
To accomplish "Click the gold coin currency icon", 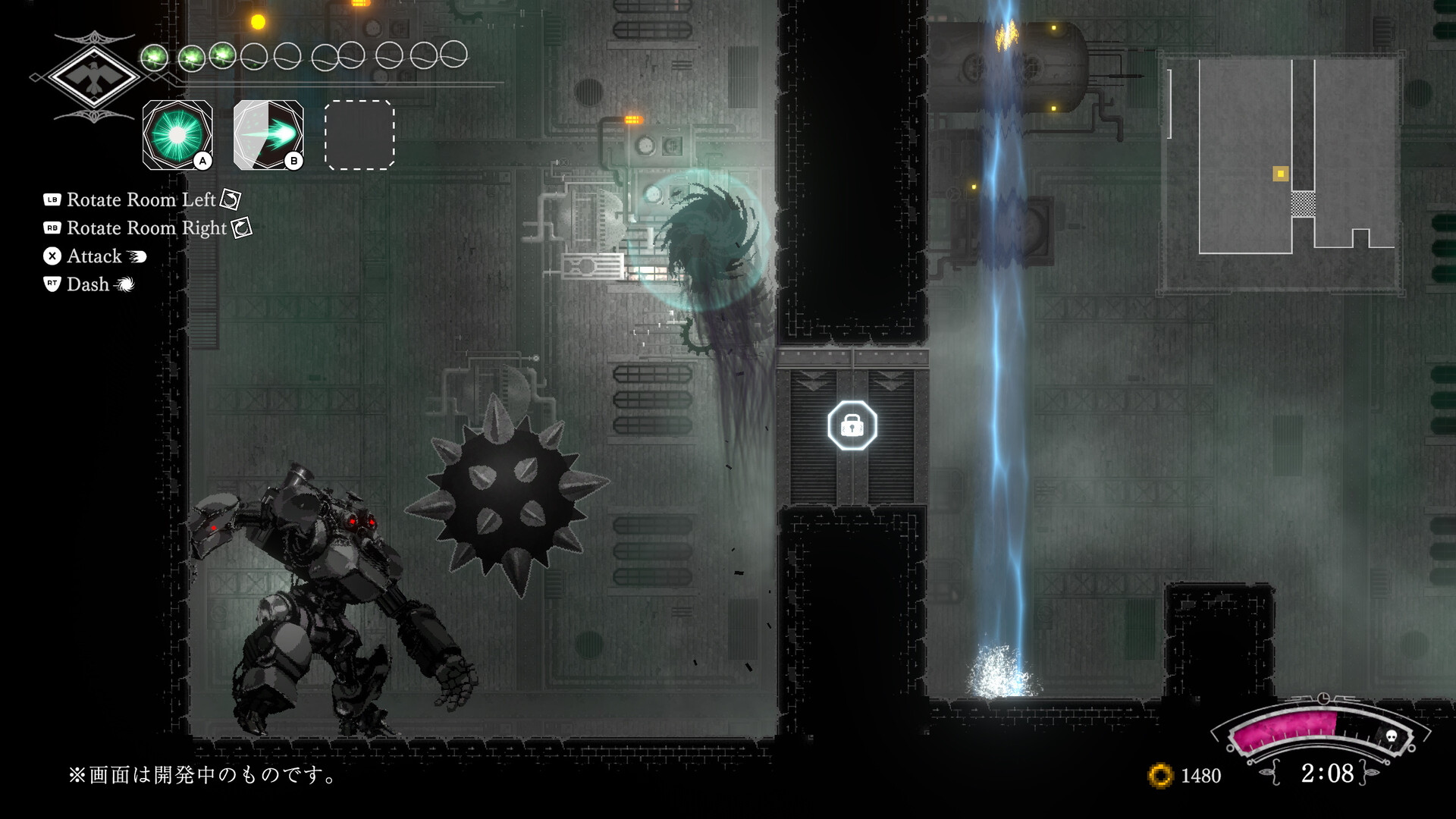I will click(x=1160, y=776).
